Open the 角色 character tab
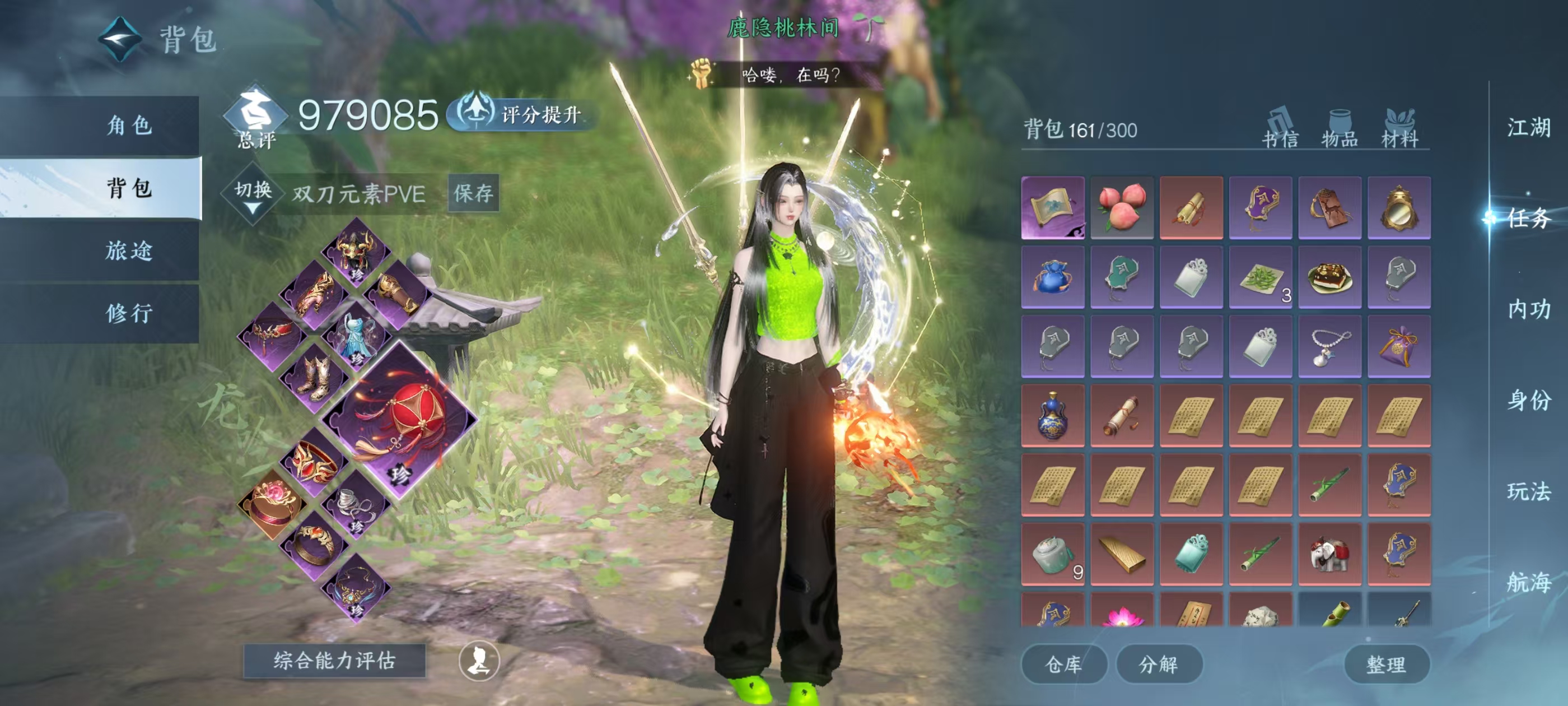The height and width of the screenshot is (706, 1568). (x=129, y=126)
